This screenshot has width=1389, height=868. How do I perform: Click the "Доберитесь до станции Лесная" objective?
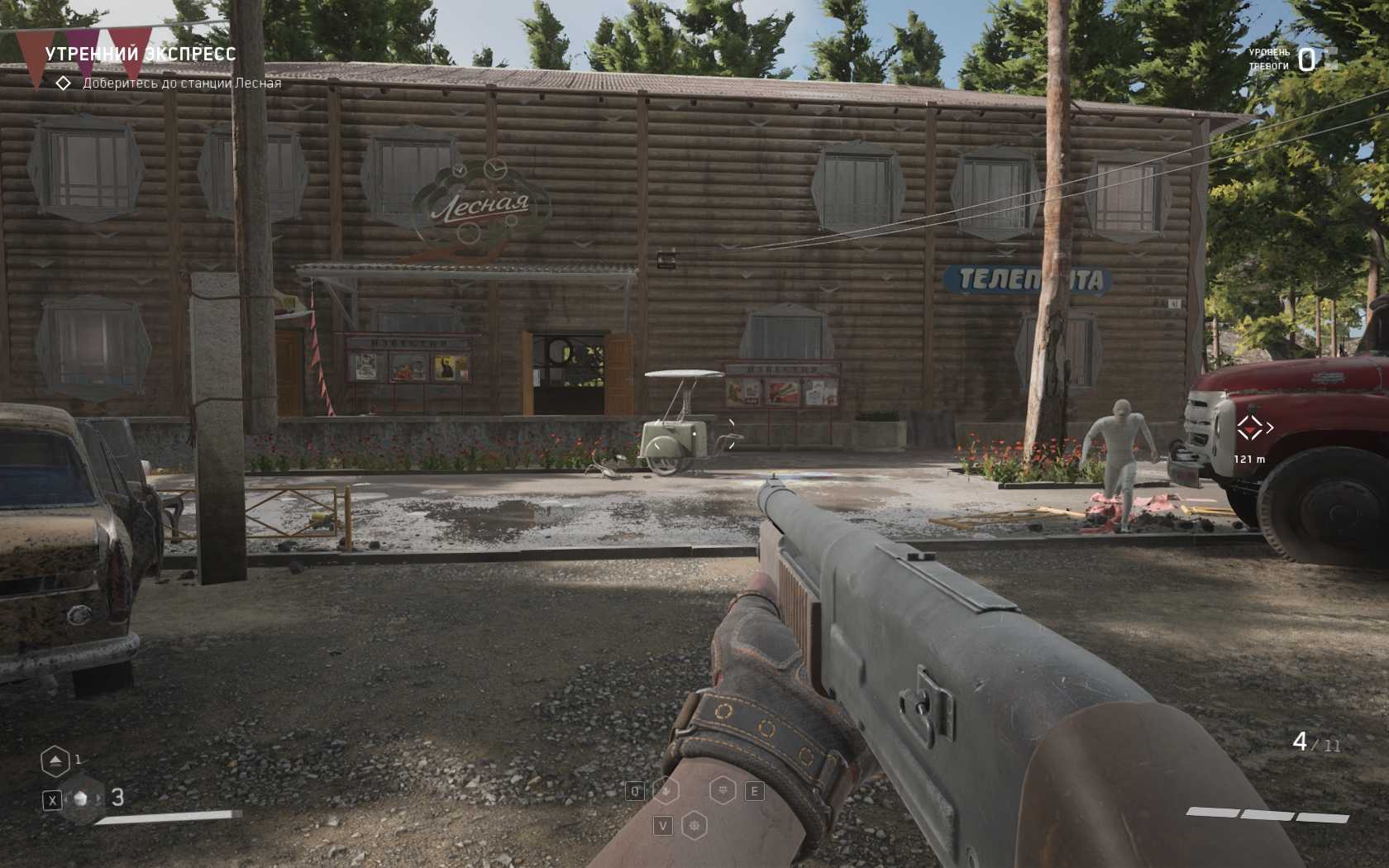coord(181,83)
